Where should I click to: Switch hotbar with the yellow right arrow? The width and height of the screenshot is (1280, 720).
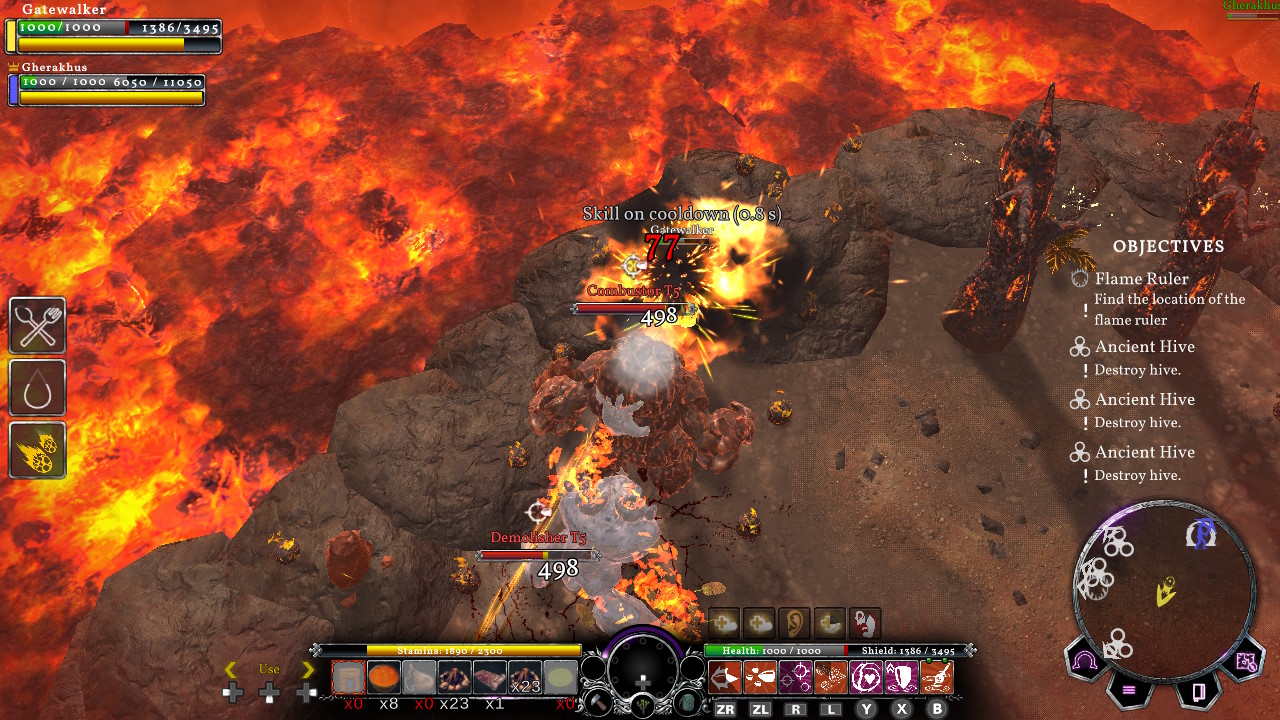(309, 670)
